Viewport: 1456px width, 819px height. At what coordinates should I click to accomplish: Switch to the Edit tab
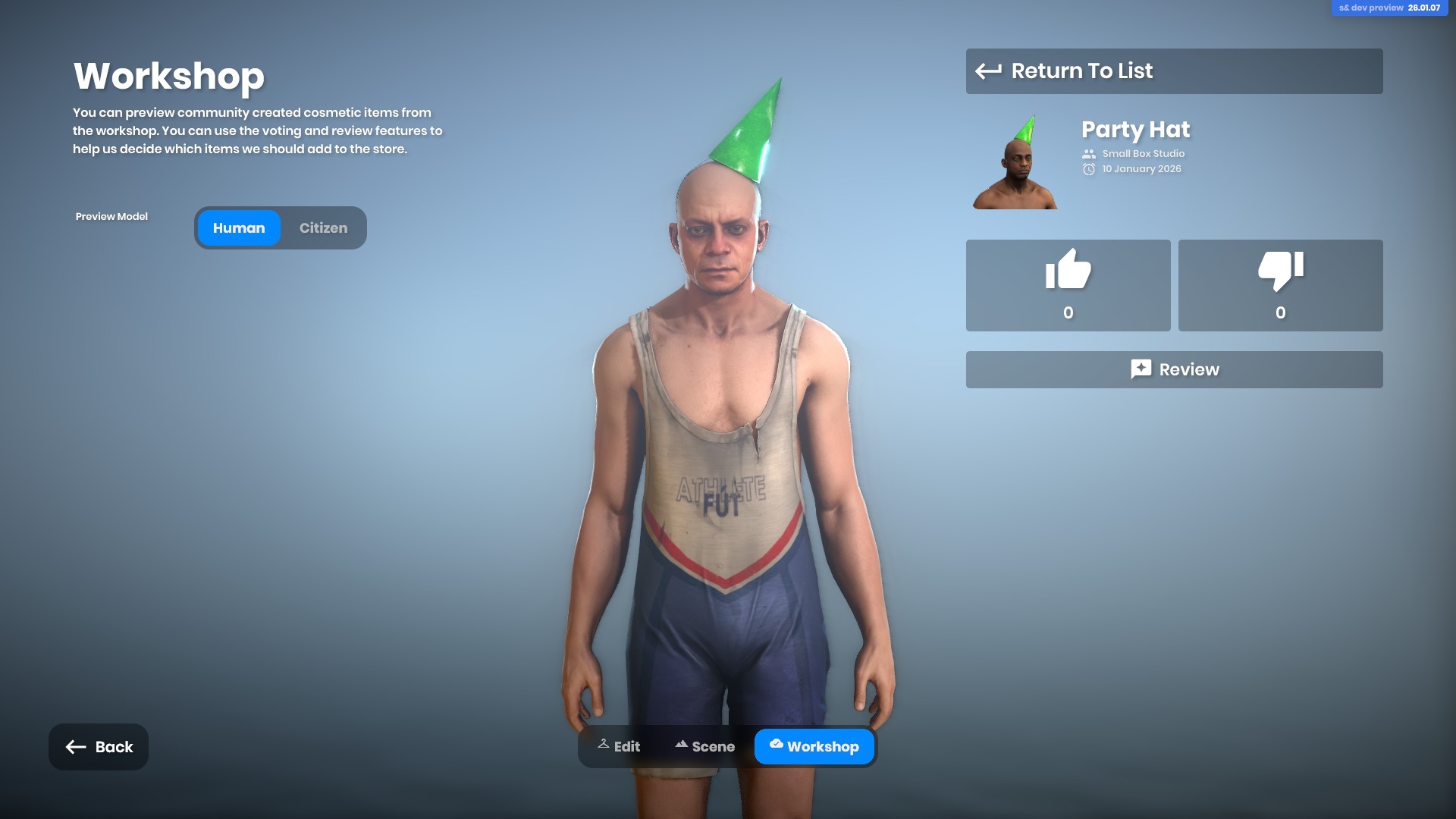pyautogui.click(x=619, y=747)
